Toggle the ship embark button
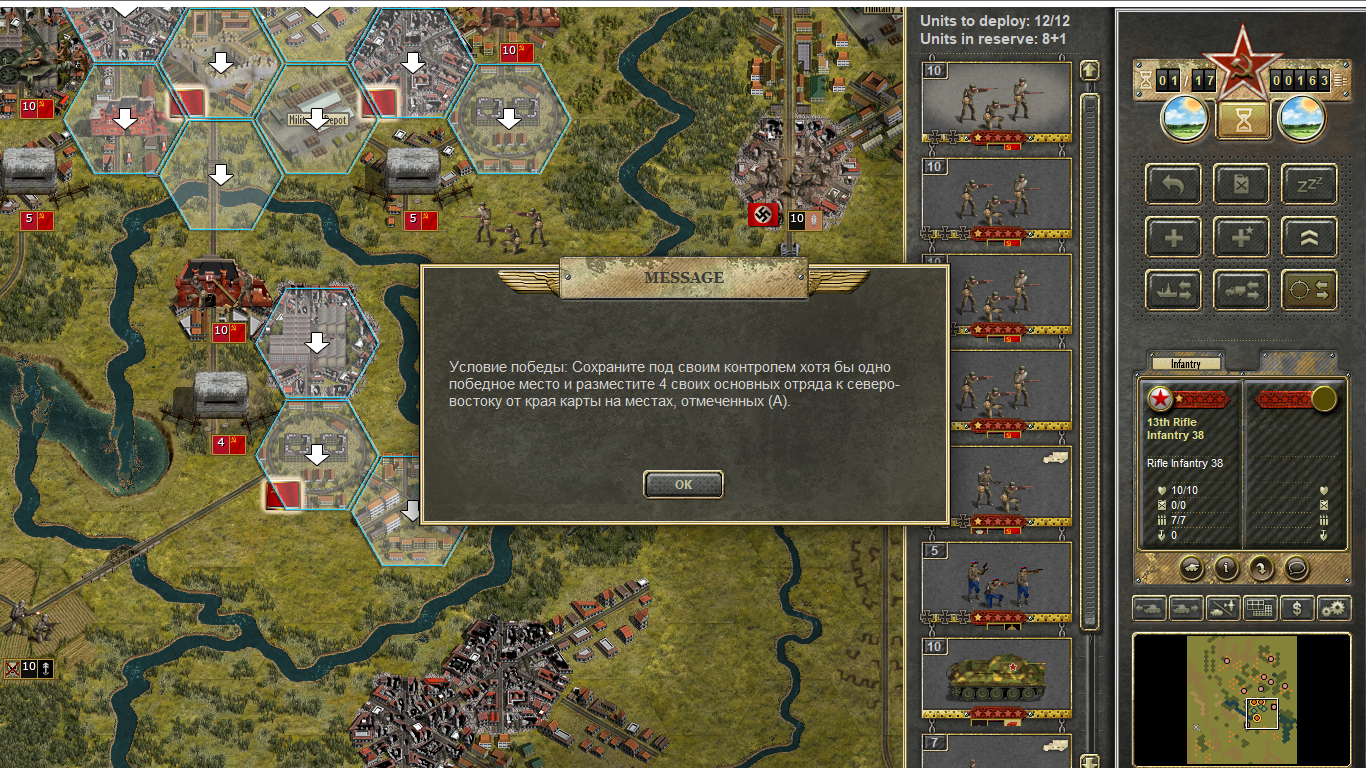This screenshot has width=1366, height=768. pyautogui.click(x=1173, y=290)
